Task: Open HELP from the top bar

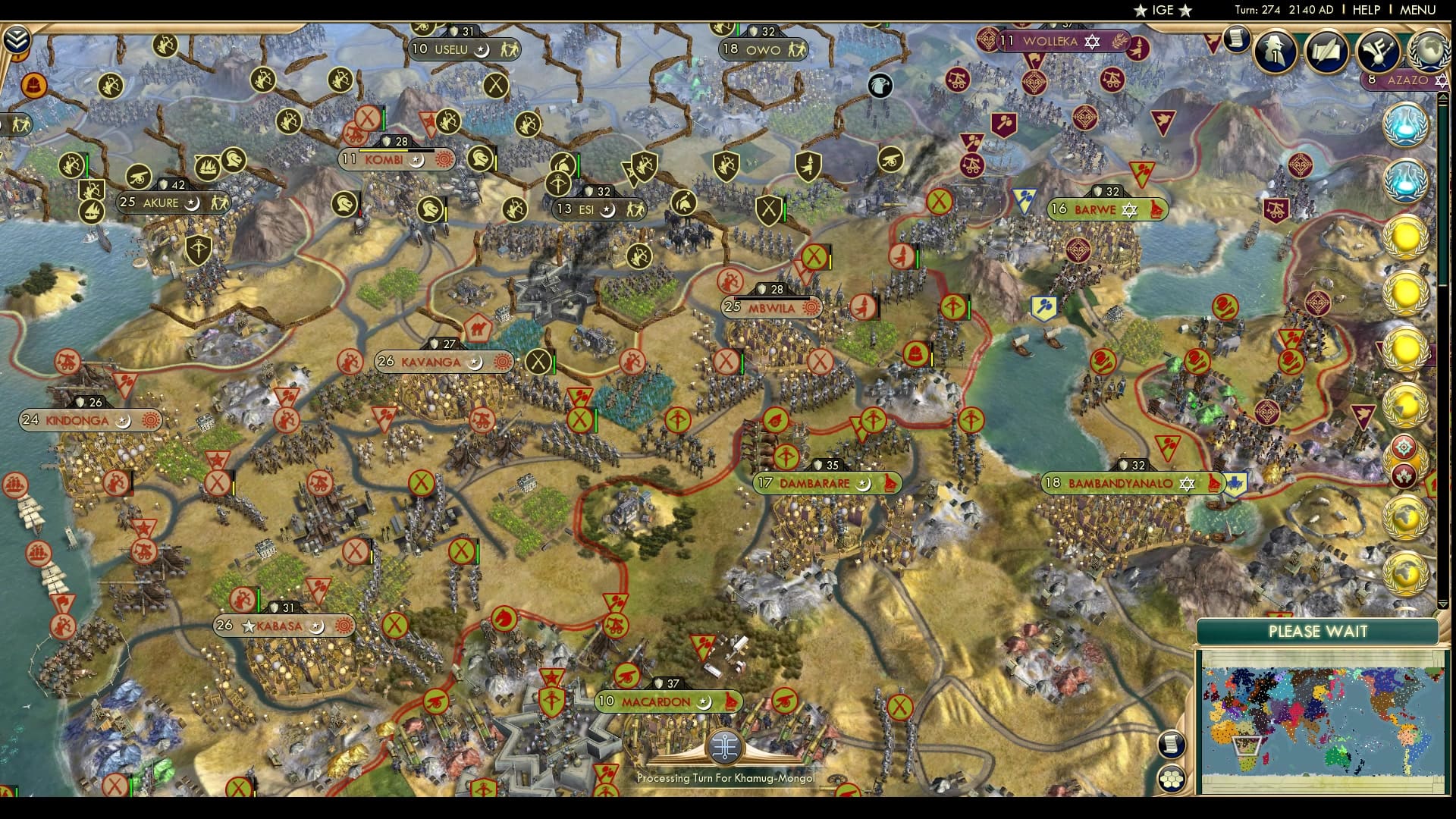Action: [x=1365, y=10]
